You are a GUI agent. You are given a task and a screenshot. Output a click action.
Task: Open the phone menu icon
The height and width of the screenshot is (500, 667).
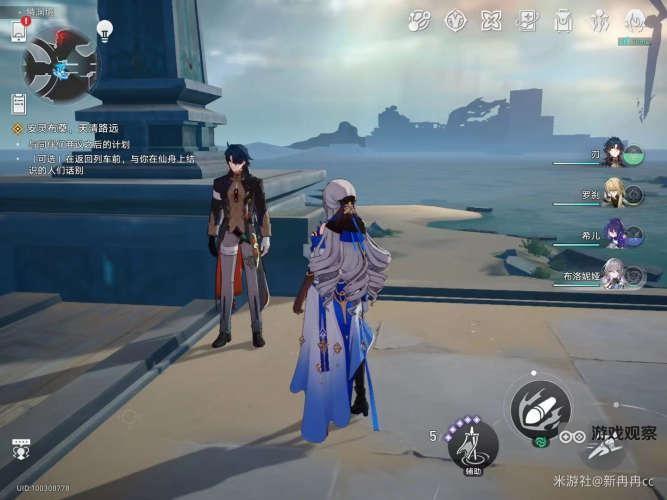coord(18,30)
